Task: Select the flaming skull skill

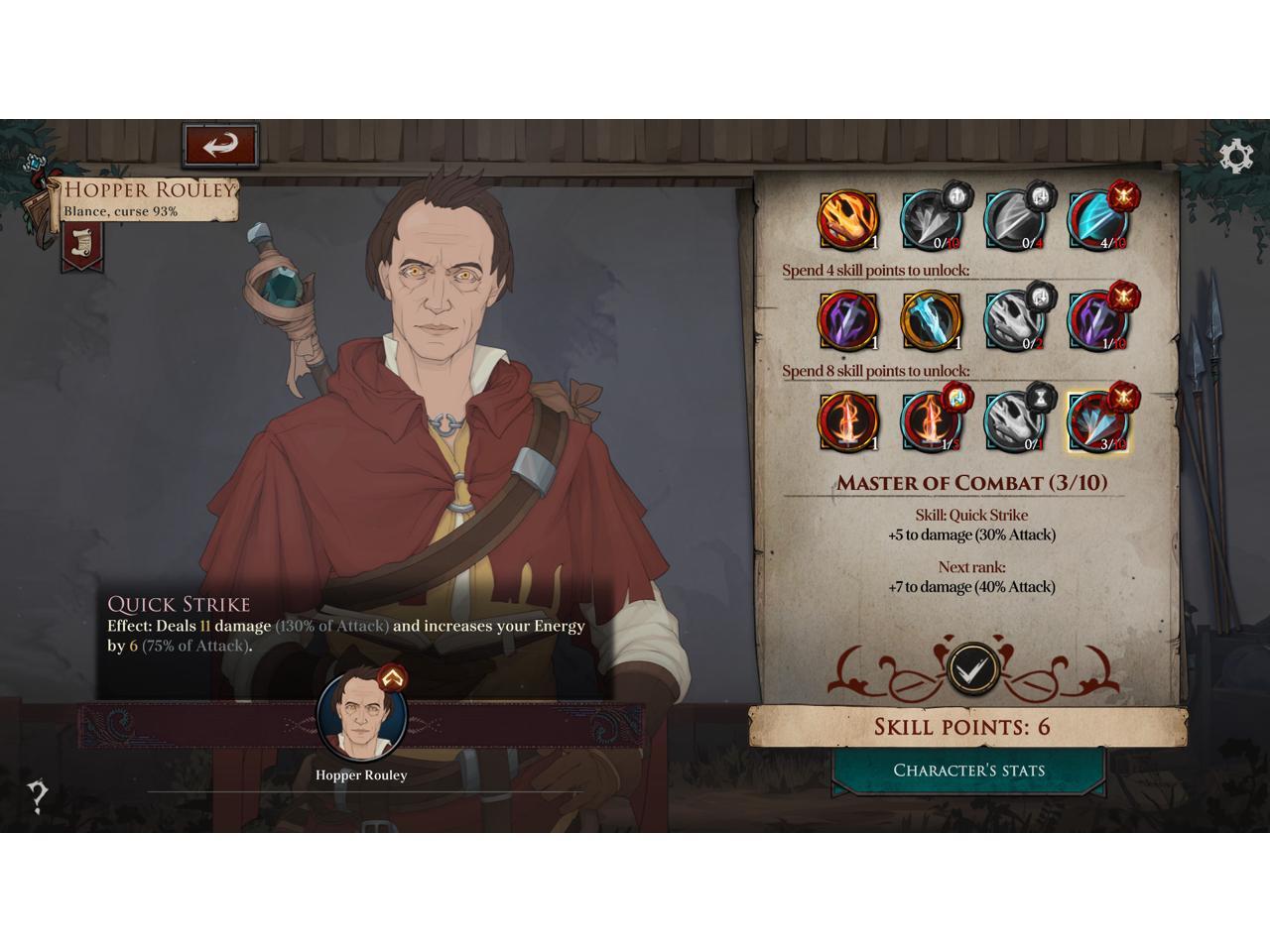Action: [847, 219]
